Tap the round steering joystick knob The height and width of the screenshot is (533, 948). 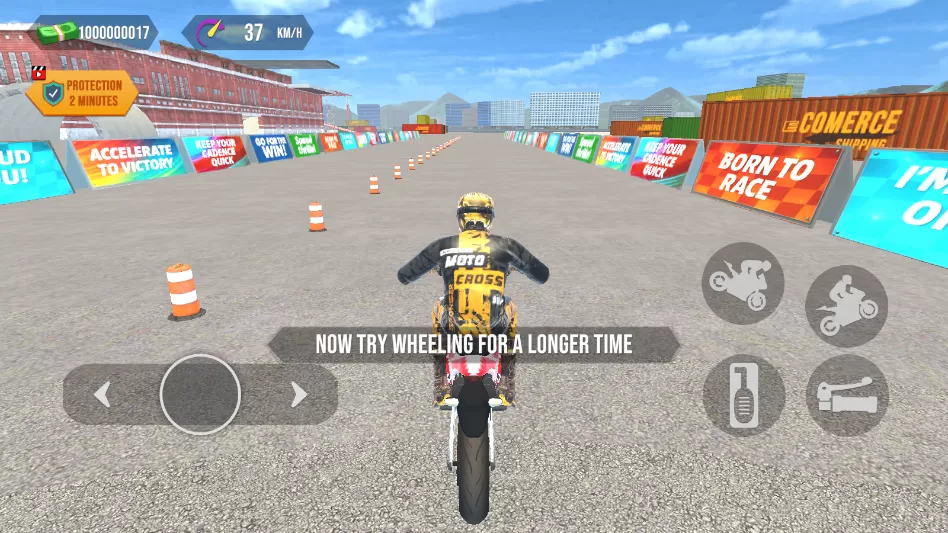click(200, 394)
